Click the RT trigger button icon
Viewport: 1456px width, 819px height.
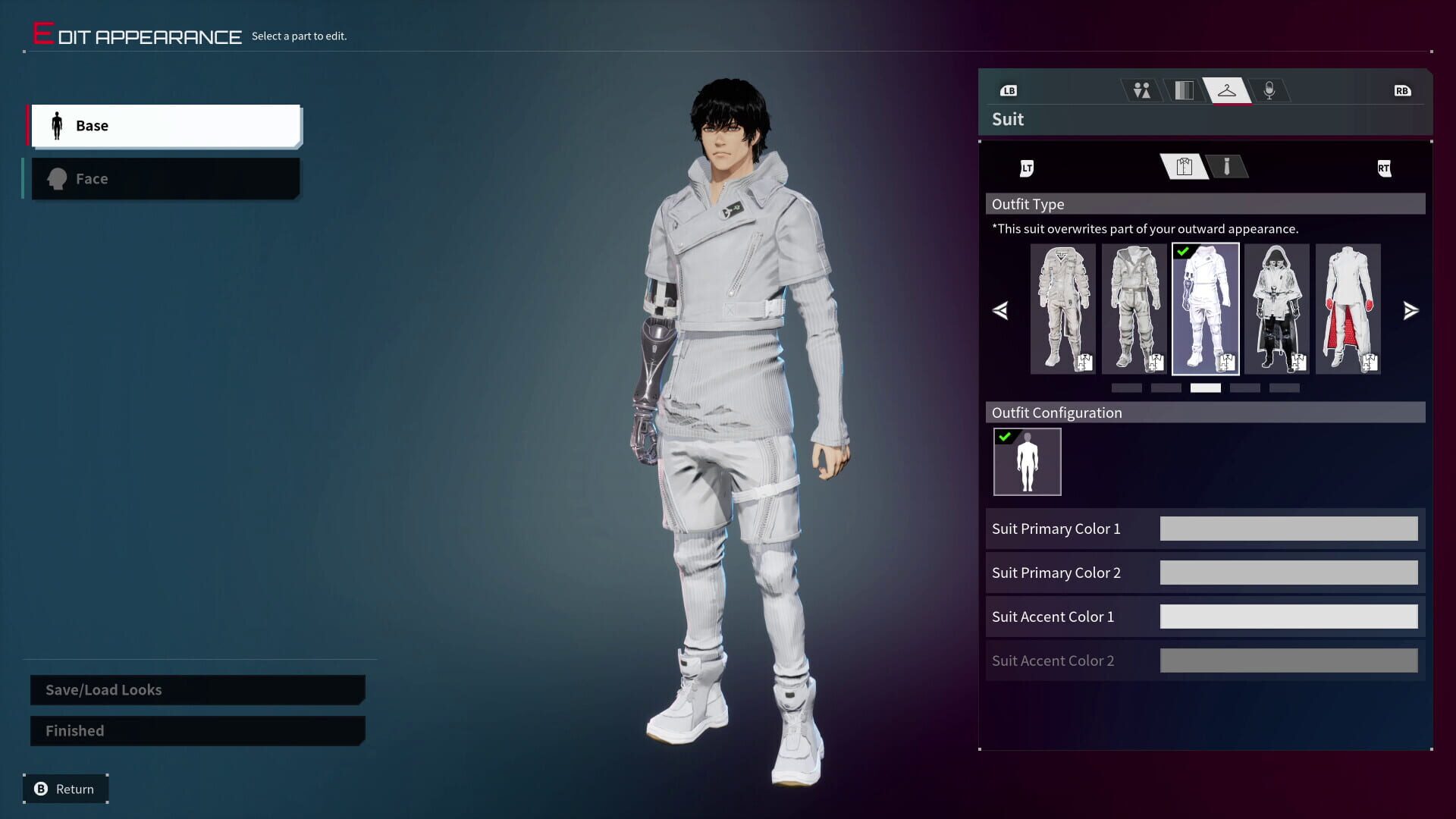click(x=1385, y=168)
